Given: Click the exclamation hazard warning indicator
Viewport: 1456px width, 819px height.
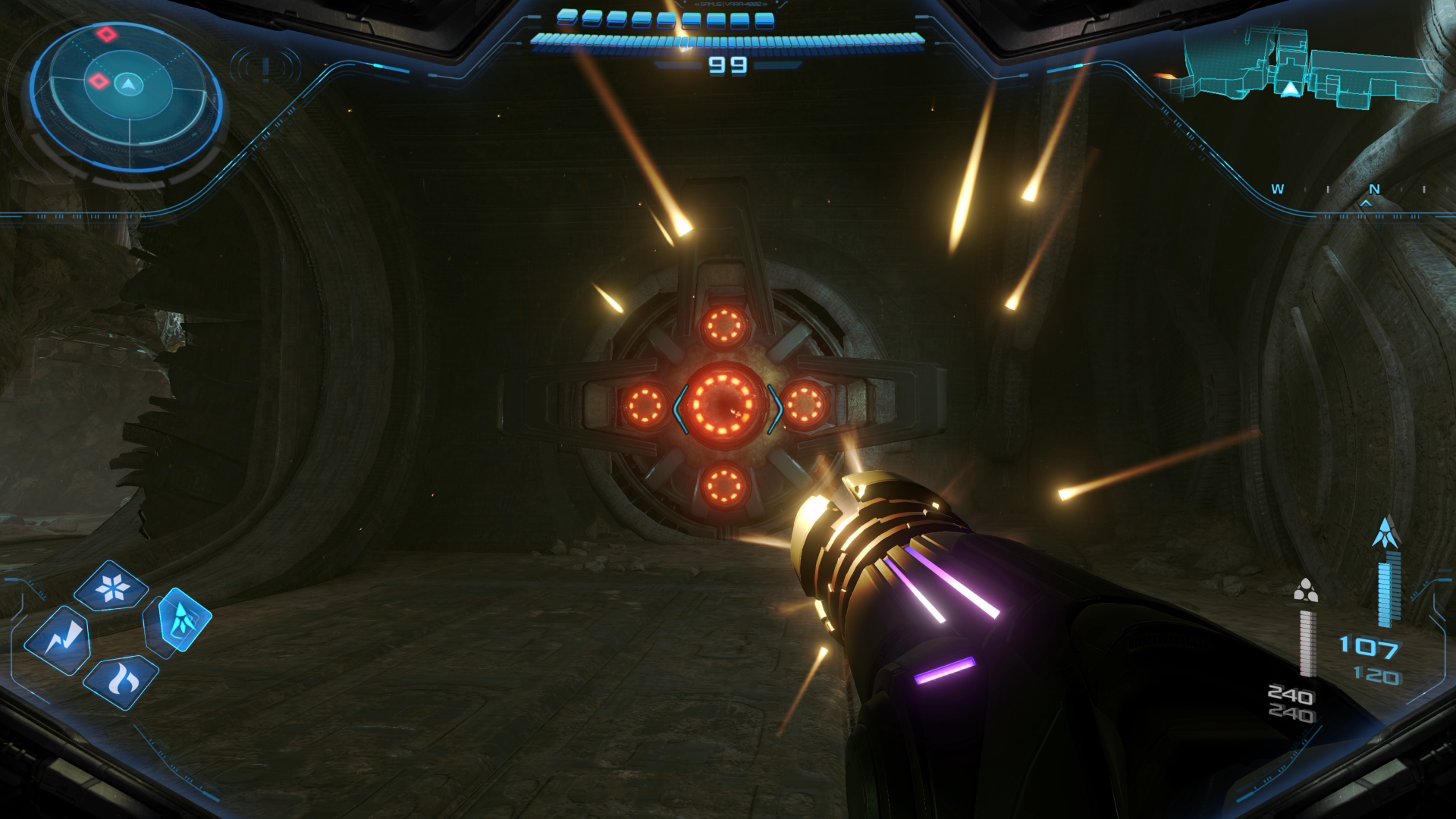Looking at the screenshot, I should (x=265, y=68).
